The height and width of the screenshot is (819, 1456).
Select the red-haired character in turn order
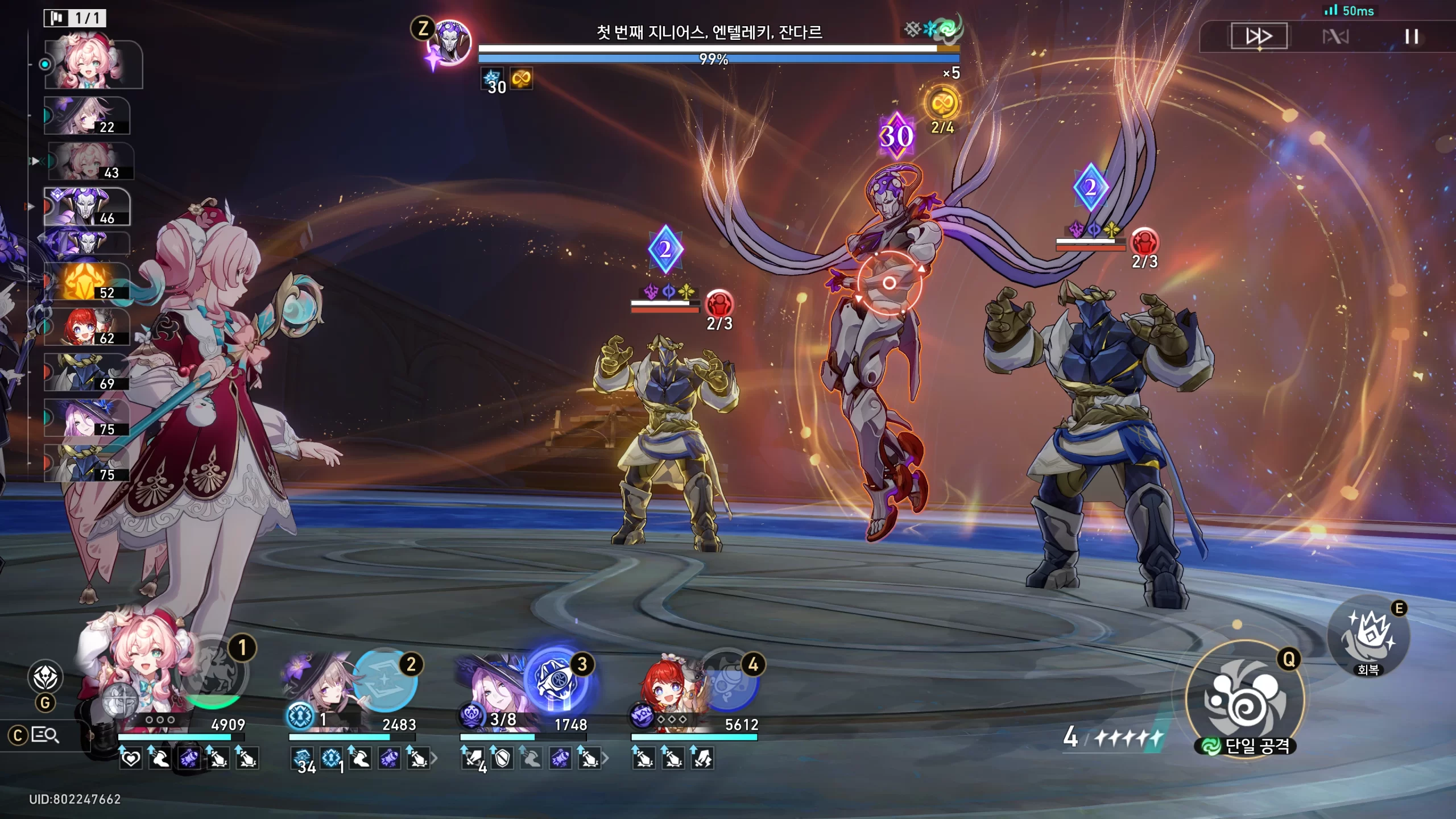pos(86,327)
